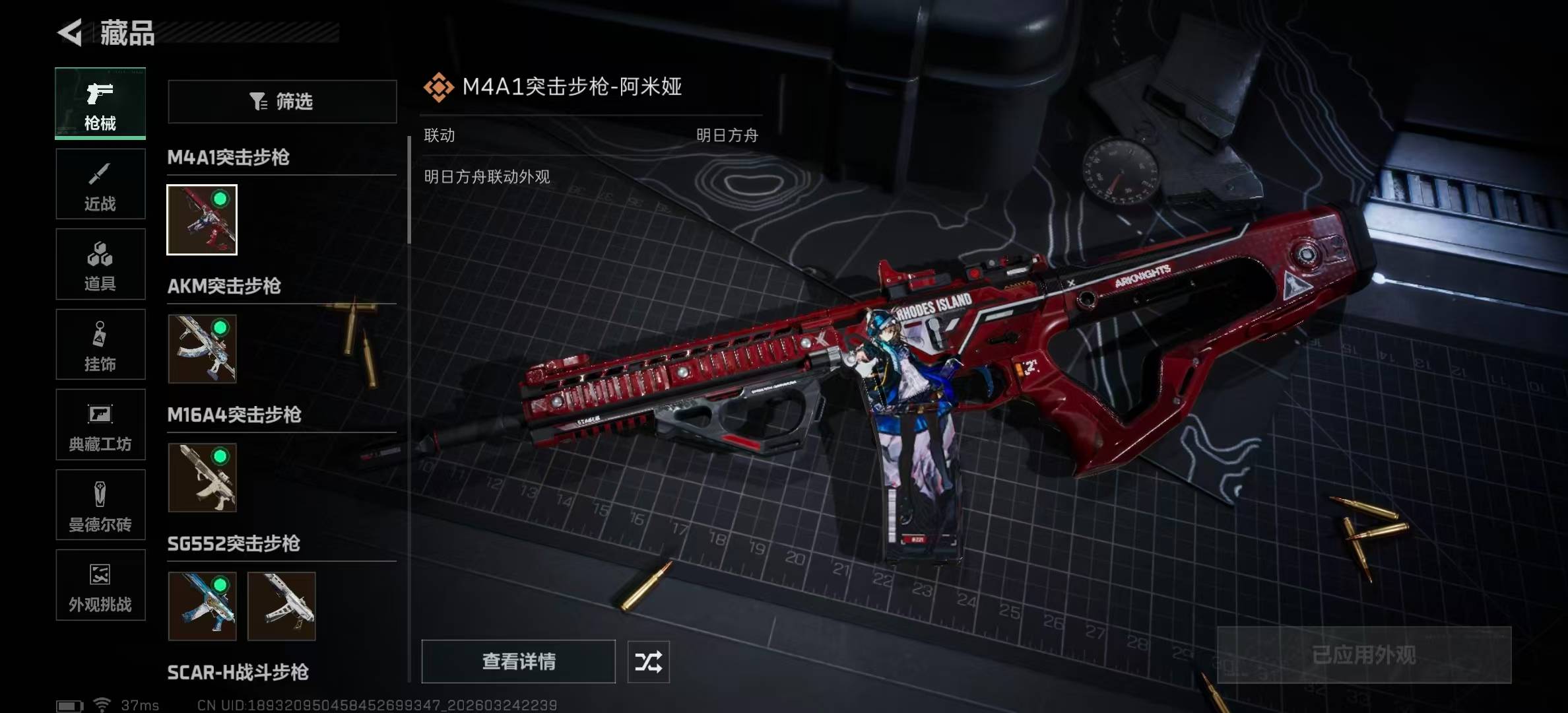Choose the white unequipped SG552 skin
The image size is (1568, 713).
click(282, 606)
